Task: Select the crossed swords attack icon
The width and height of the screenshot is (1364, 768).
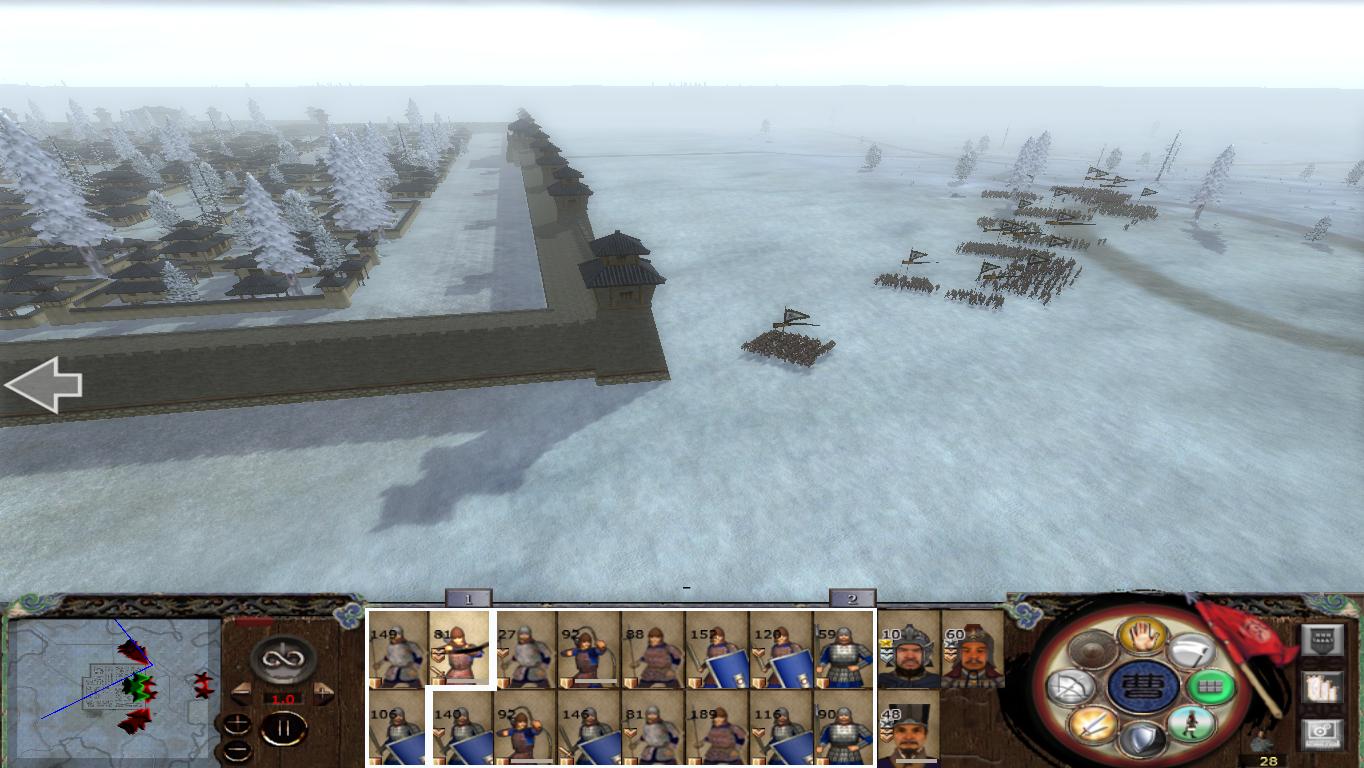Action: [1094, 724]
